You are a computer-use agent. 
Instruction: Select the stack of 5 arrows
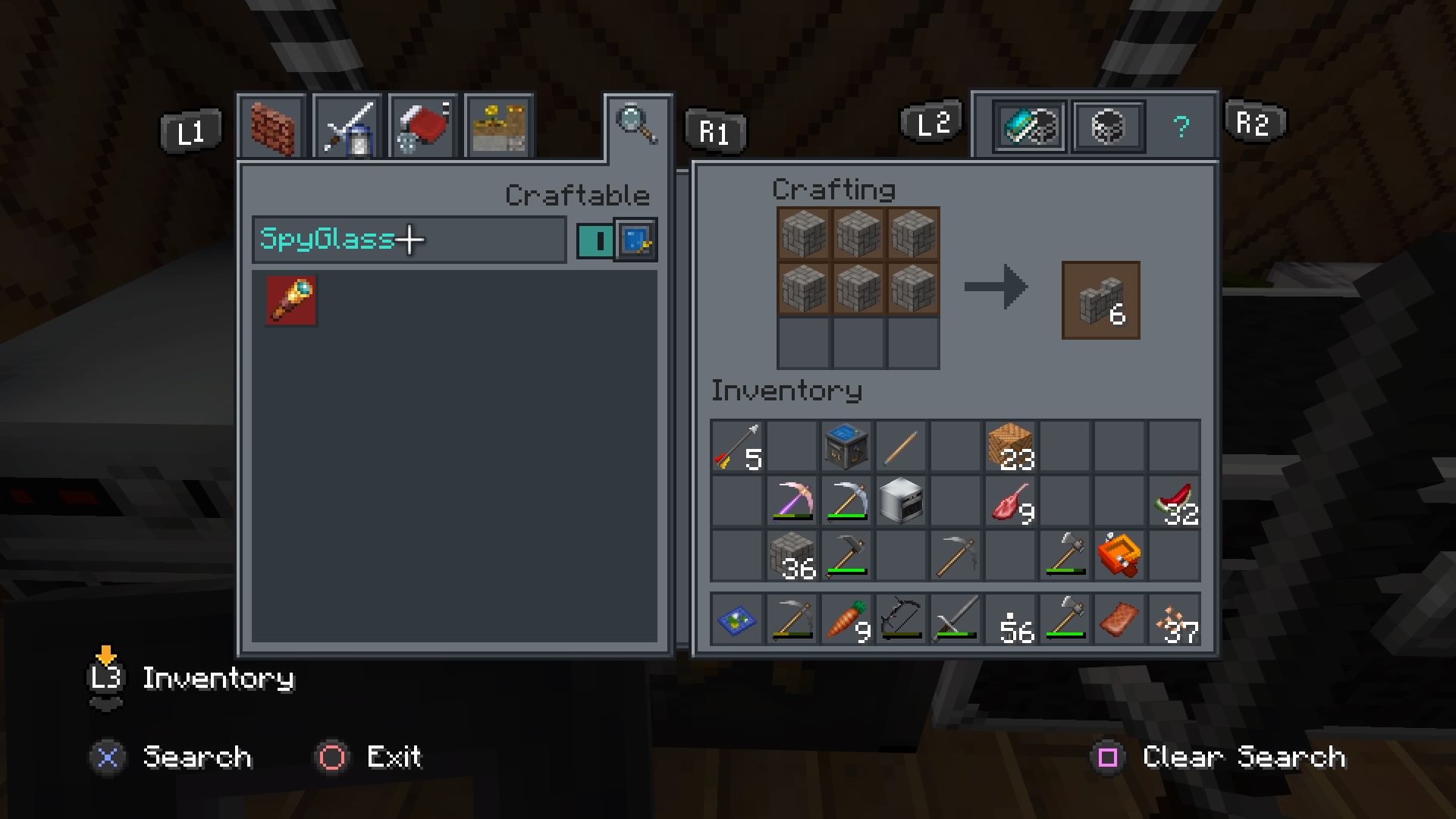coord(737,447)
